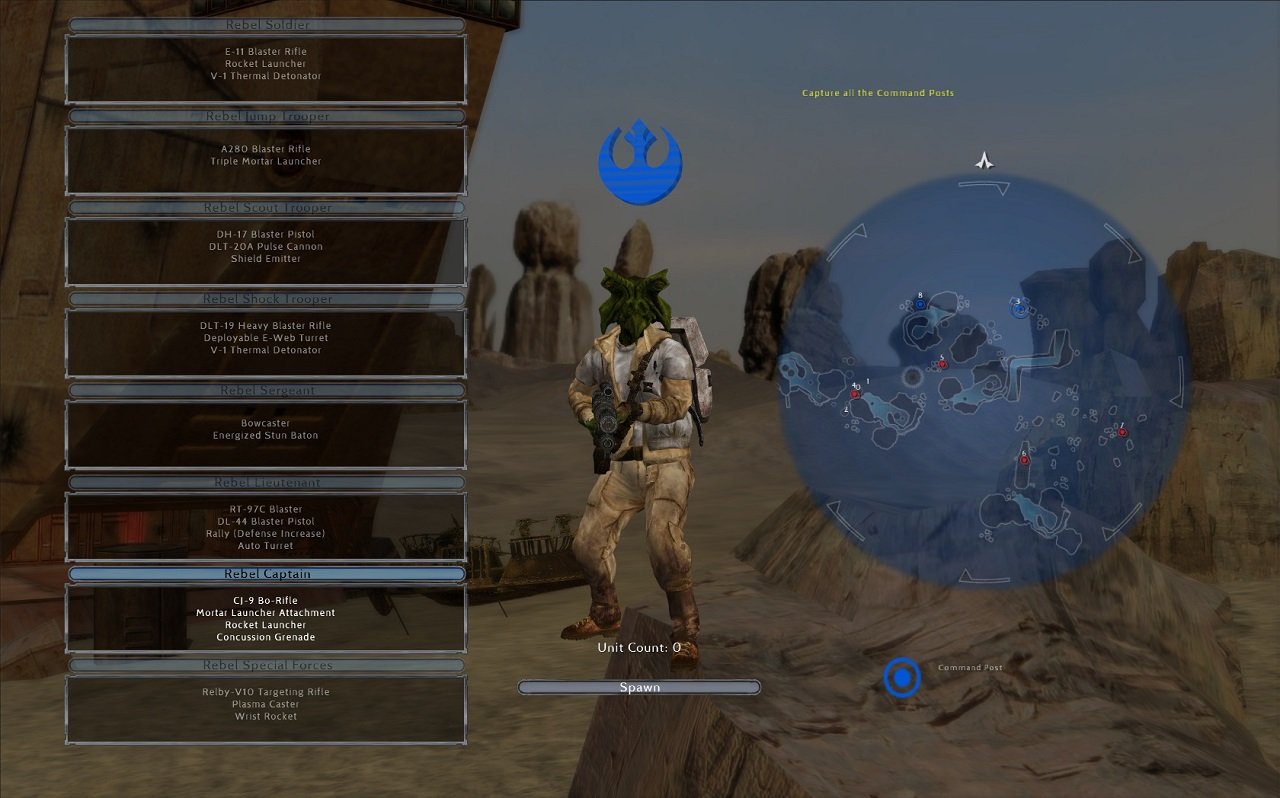Click red command post 5 on map
Viewport: 1280px width, 798px height.
[x=942, y=365]
